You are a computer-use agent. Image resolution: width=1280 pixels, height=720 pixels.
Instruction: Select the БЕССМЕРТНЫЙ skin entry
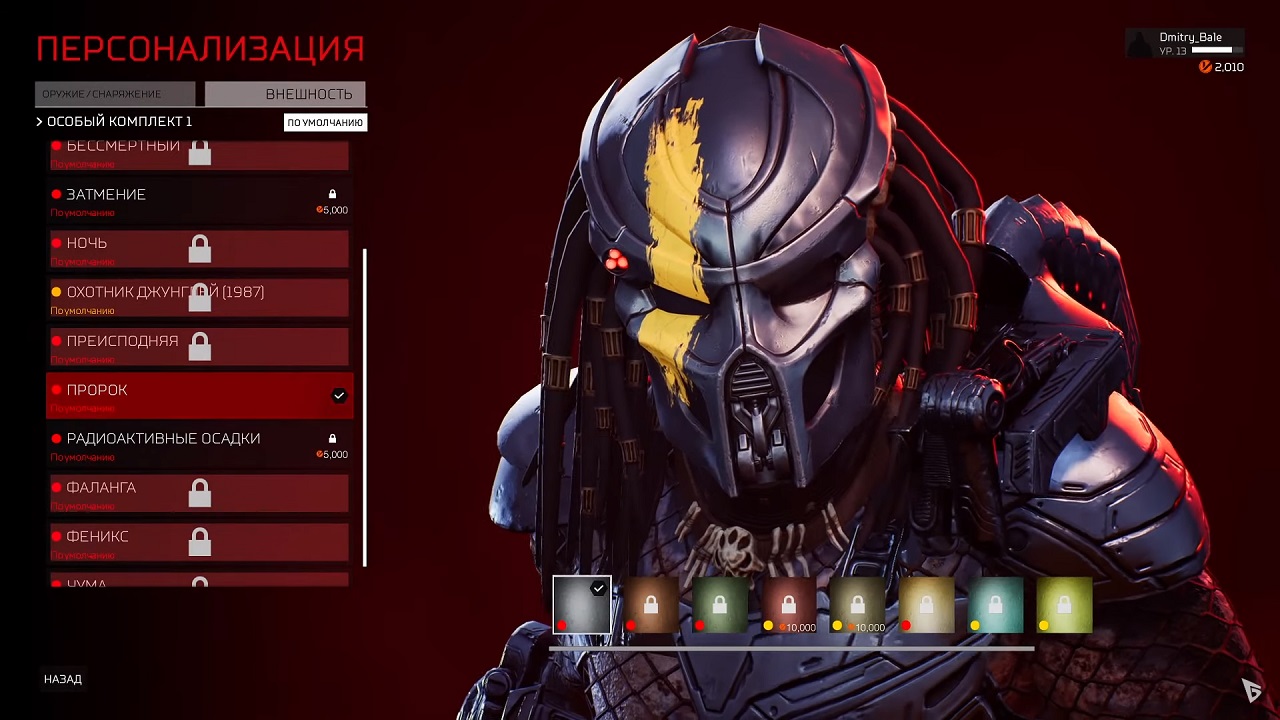point(199,155)
